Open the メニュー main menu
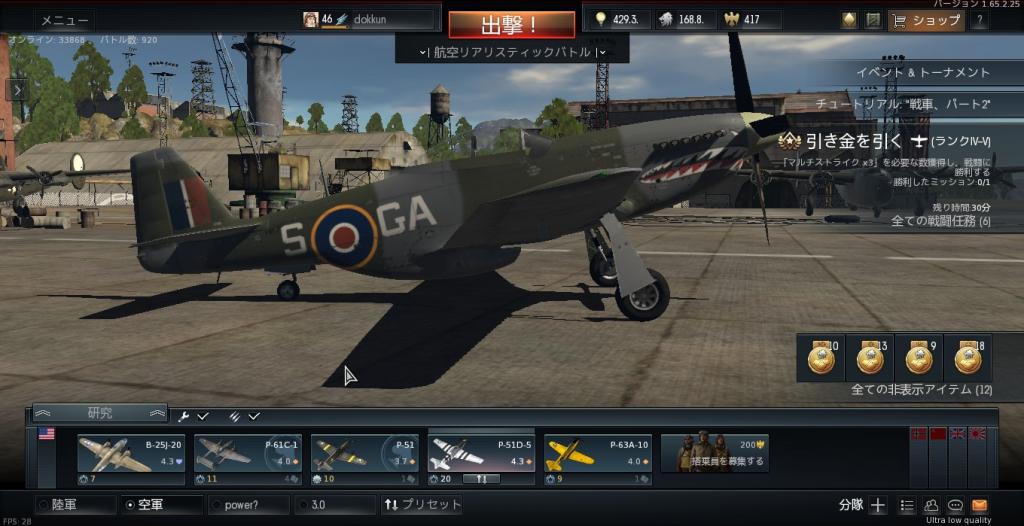This screenshot has height=526, width=1024. [x=65, y=20]
